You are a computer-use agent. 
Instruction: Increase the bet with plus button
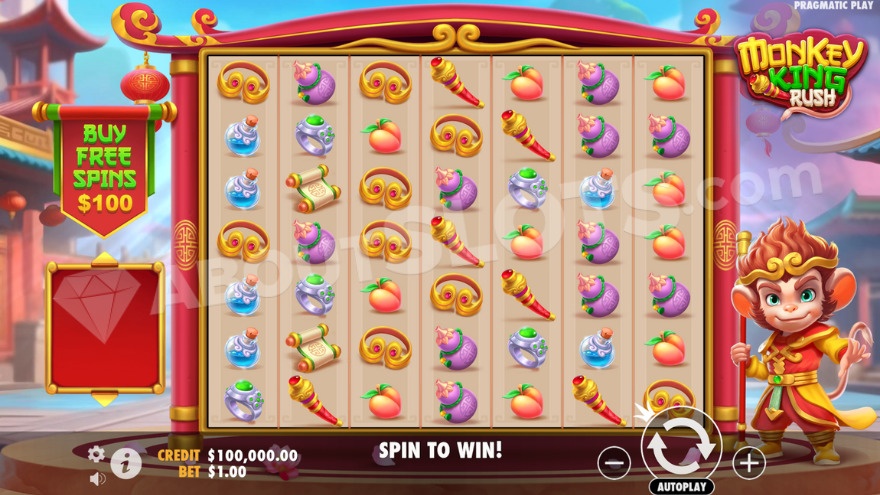(748, 461)
